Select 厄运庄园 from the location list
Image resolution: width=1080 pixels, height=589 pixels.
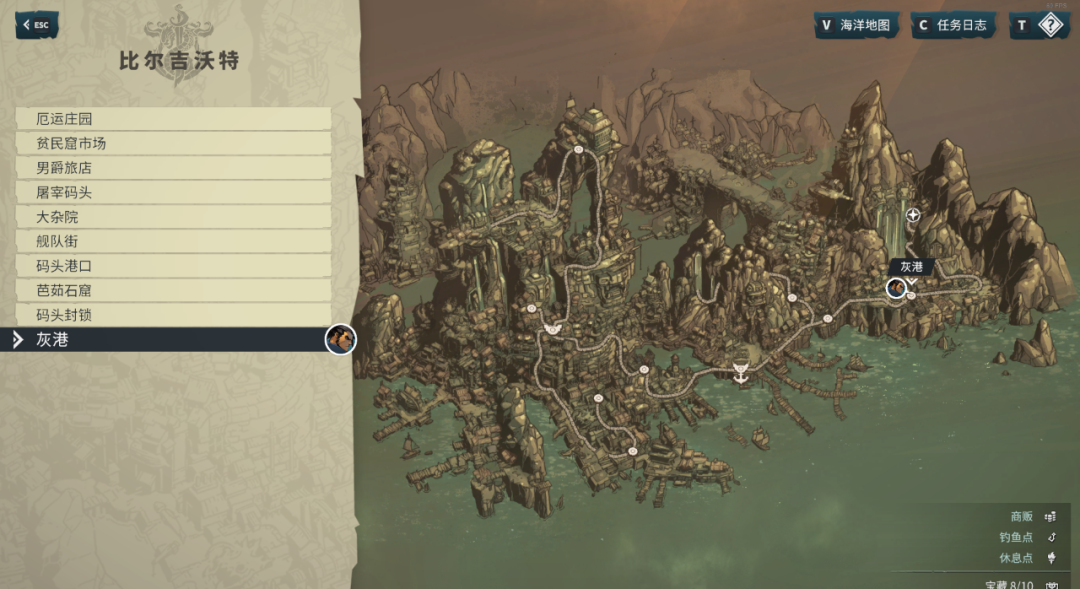[173, 119]
